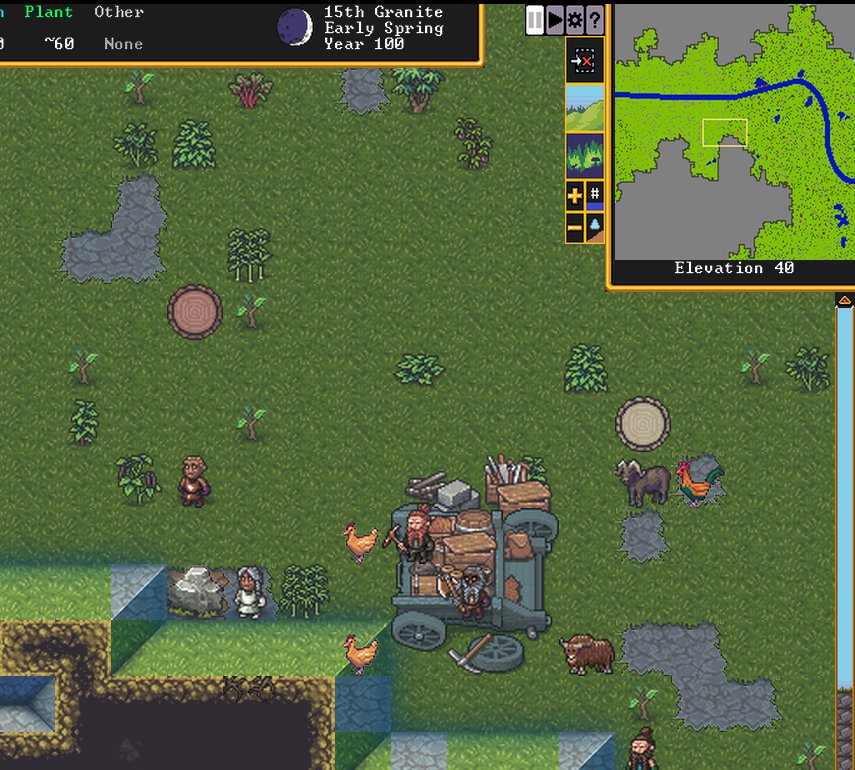Click the elevation slider's top arrow

844,300
